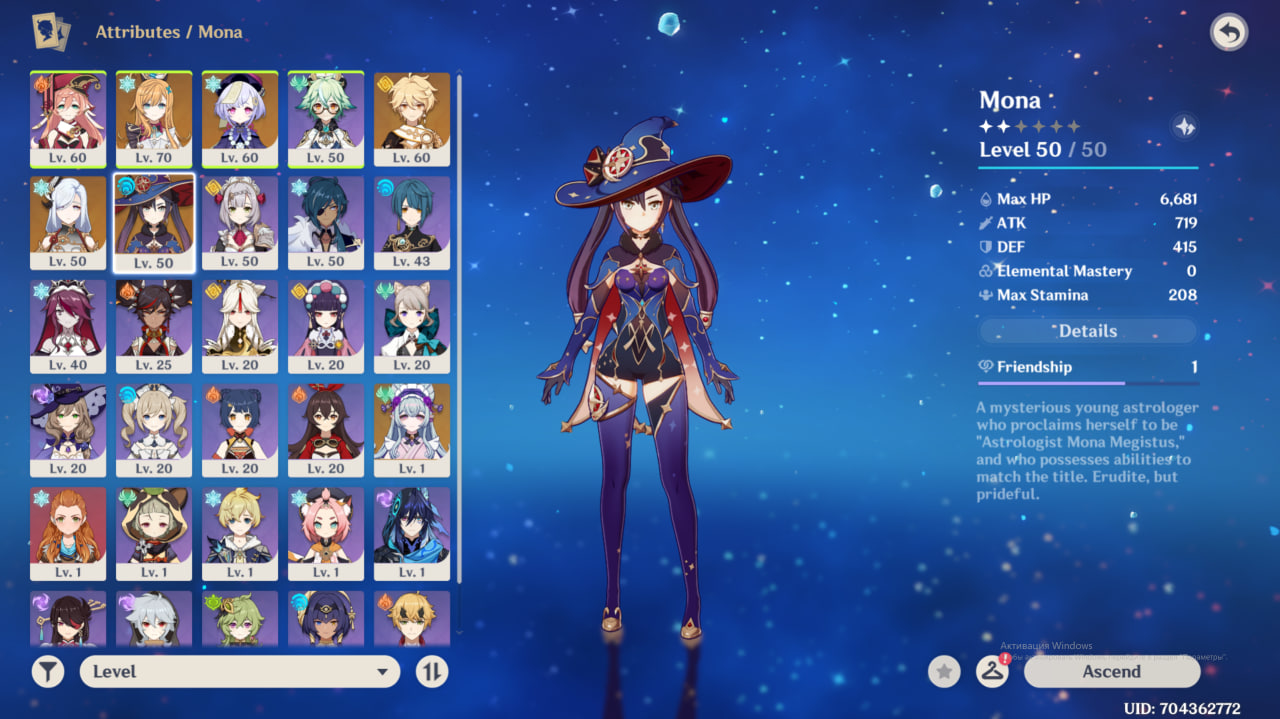
Task: Select Rosaria's Lv. 40 portrait
Action: (x=68, y=327)
